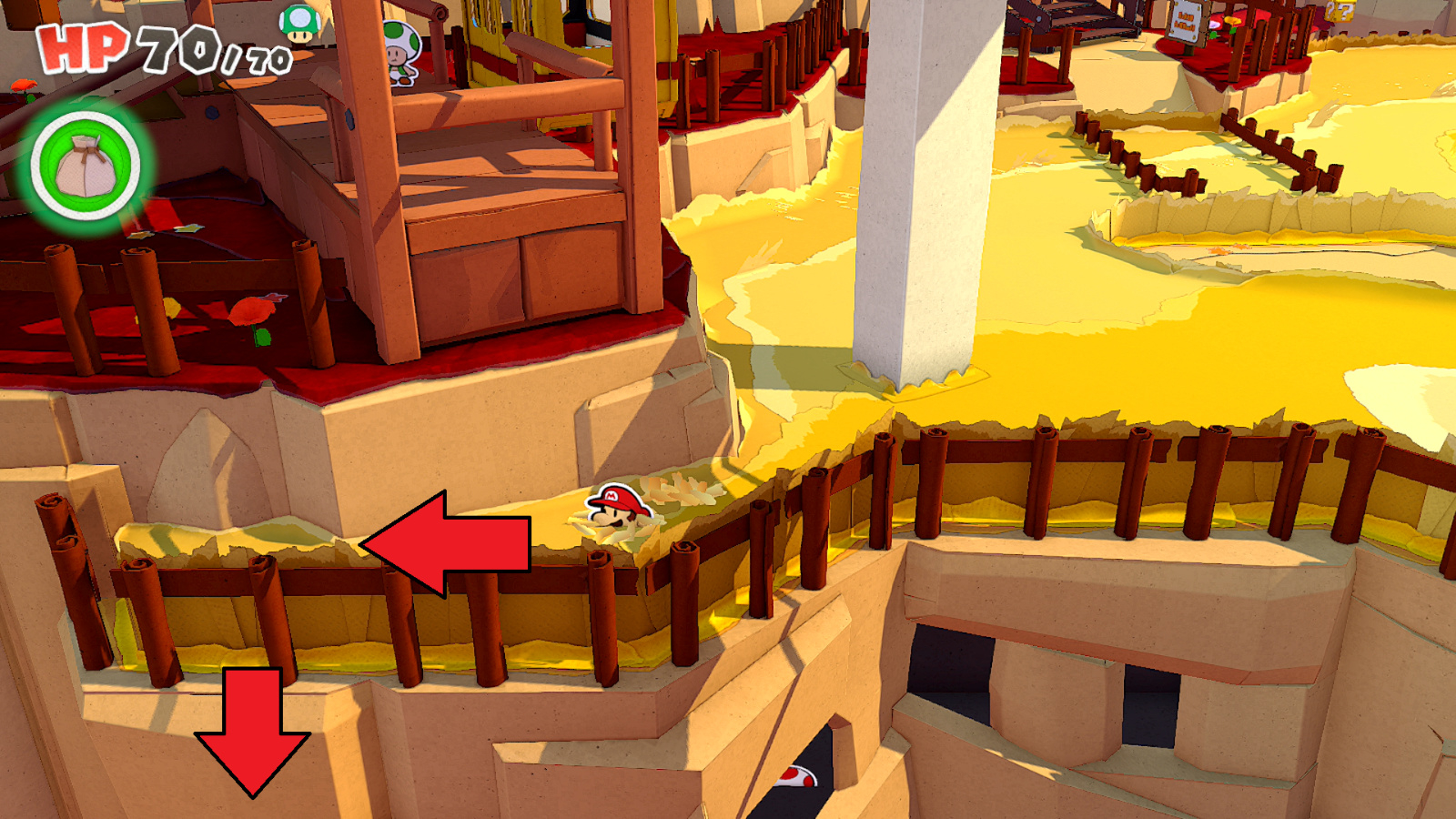Select the wooden sign posted near the question block

[1189, 23]
